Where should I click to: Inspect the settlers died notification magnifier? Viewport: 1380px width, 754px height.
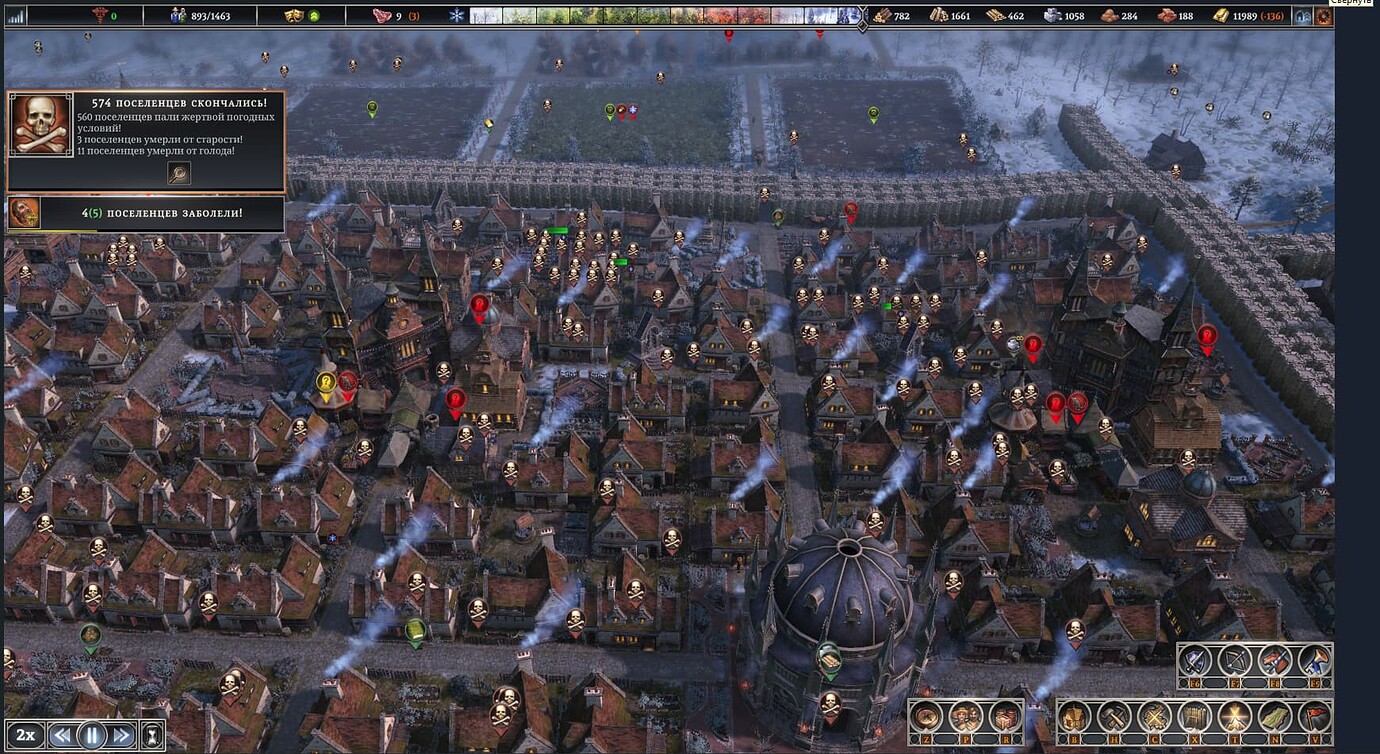point(179,173)
